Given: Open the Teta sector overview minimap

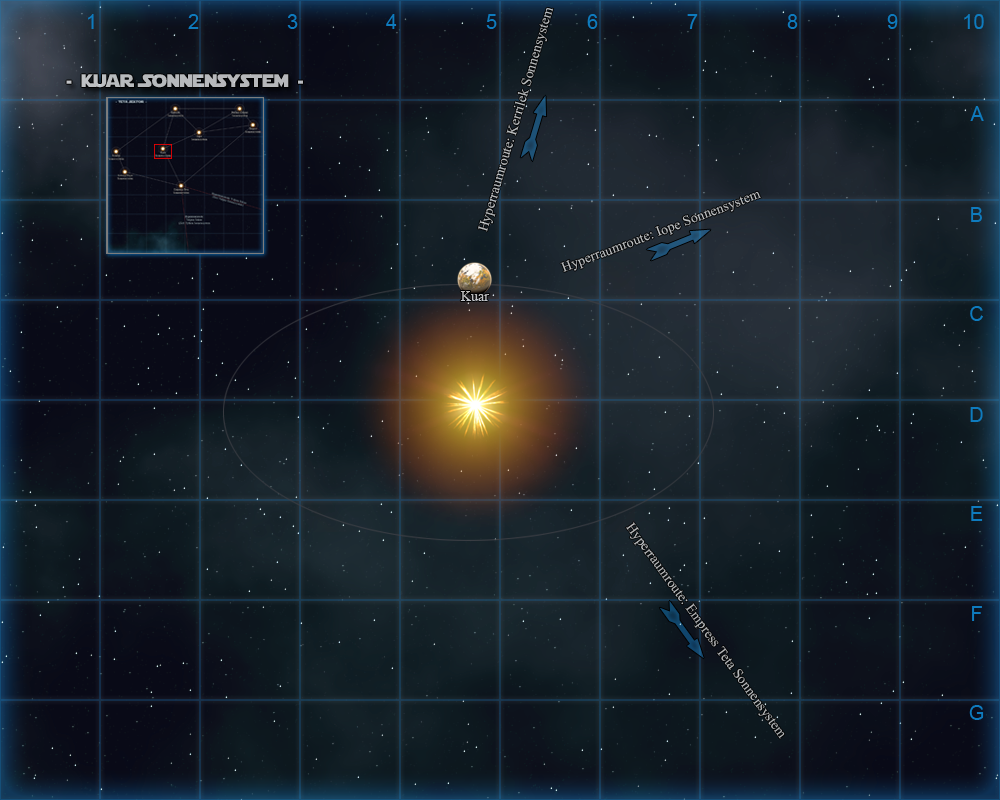Looking at the screenshot, I should (185, 176).
